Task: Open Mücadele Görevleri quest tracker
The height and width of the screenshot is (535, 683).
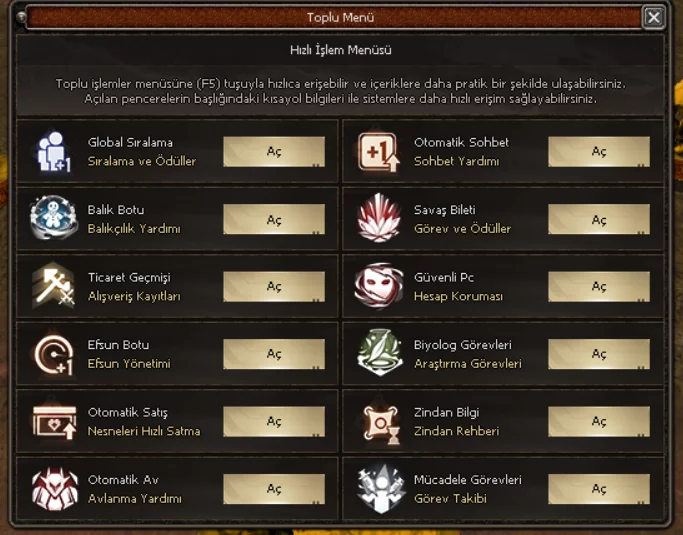Action: (599, 489)
